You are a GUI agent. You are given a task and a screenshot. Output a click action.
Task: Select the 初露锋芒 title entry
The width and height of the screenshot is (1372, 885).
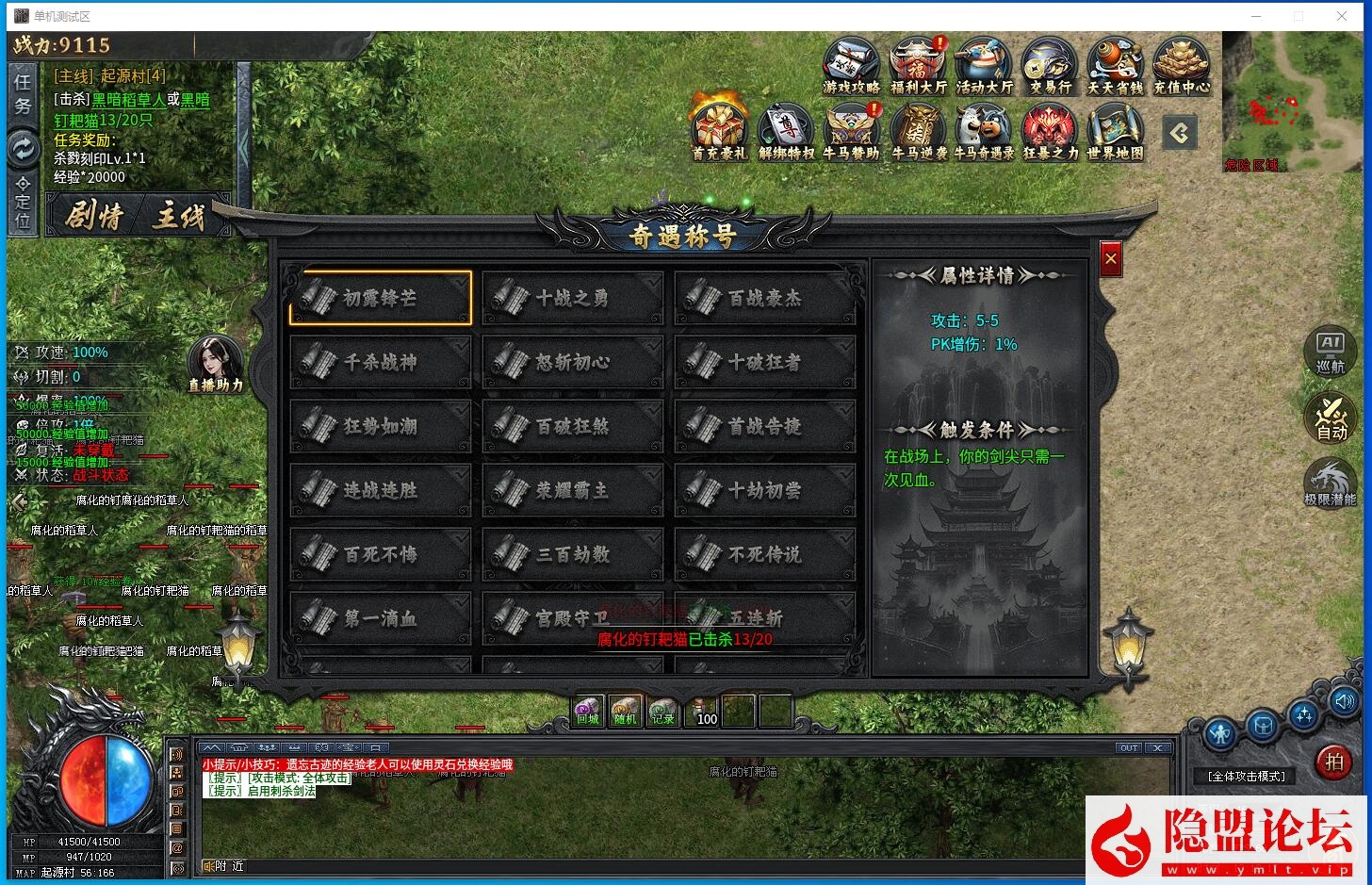381,298
